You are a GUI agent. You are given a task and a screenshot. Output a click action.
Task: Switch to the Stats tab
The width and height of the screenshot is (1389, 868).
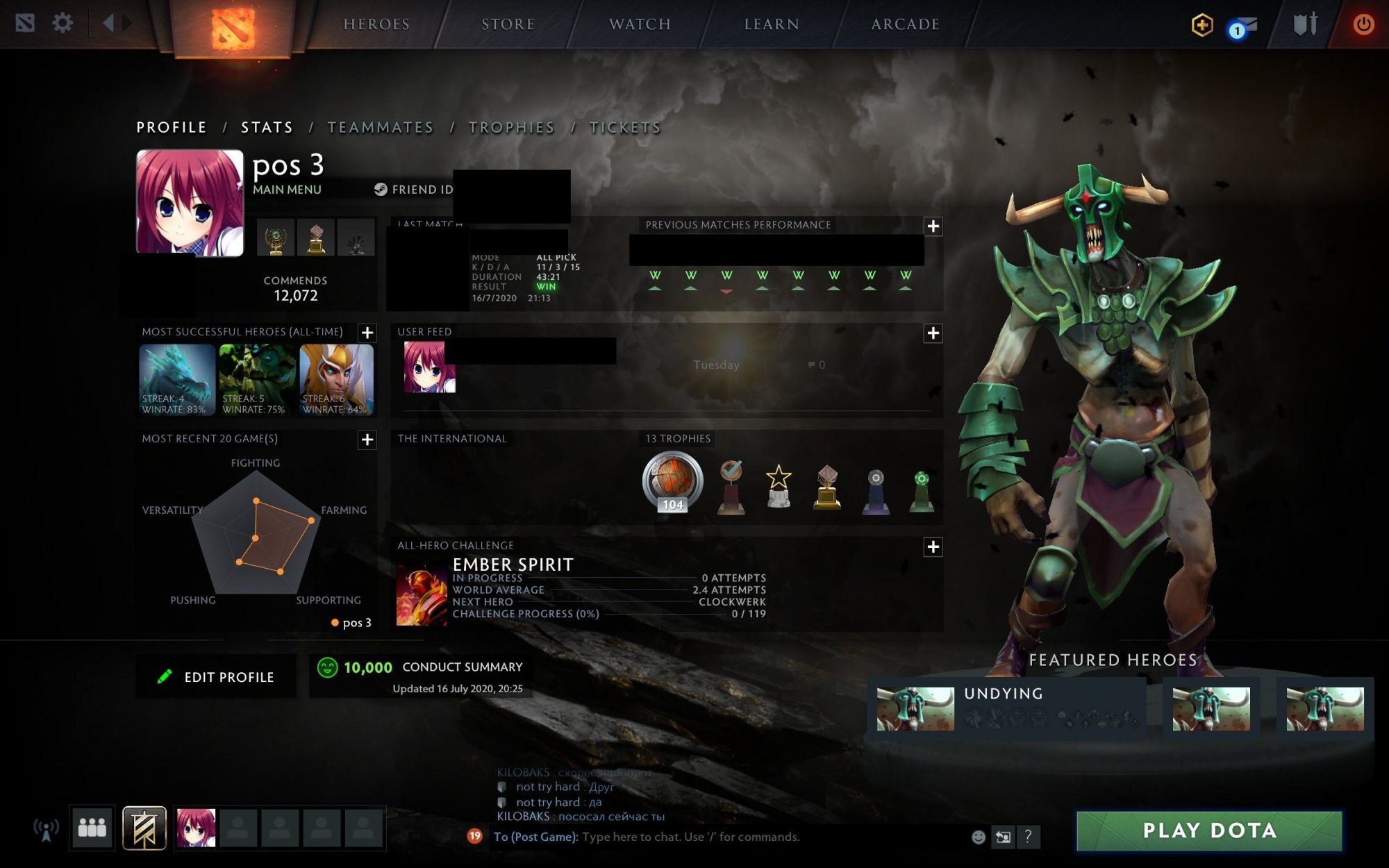267,128
